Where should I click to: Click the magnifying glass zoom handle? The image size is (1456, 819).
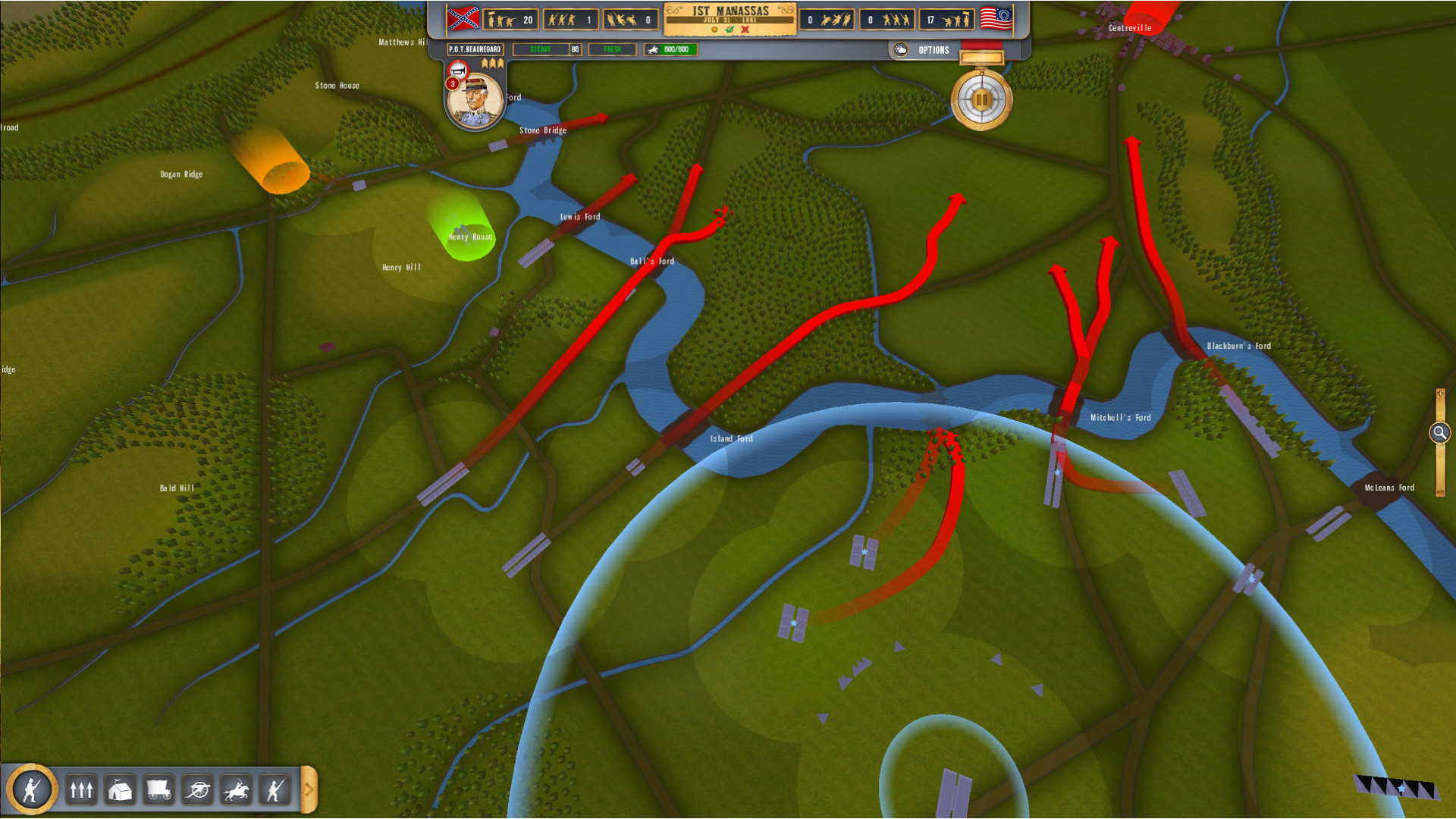(x=1439, y=433)
